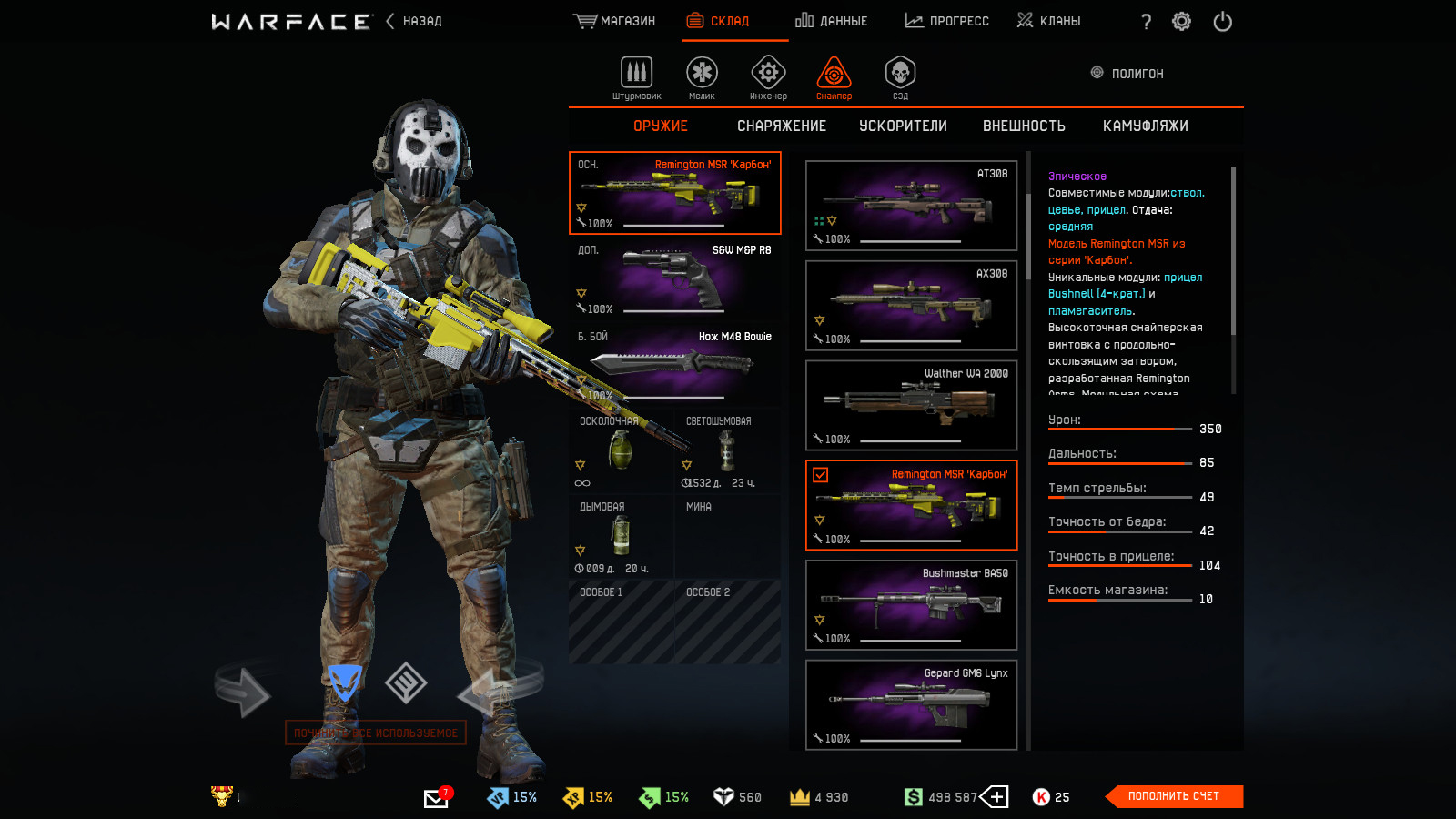Select the Штурмовик class
The width and height of the screenshot is (1456, 819).
(x=636, y=77)
